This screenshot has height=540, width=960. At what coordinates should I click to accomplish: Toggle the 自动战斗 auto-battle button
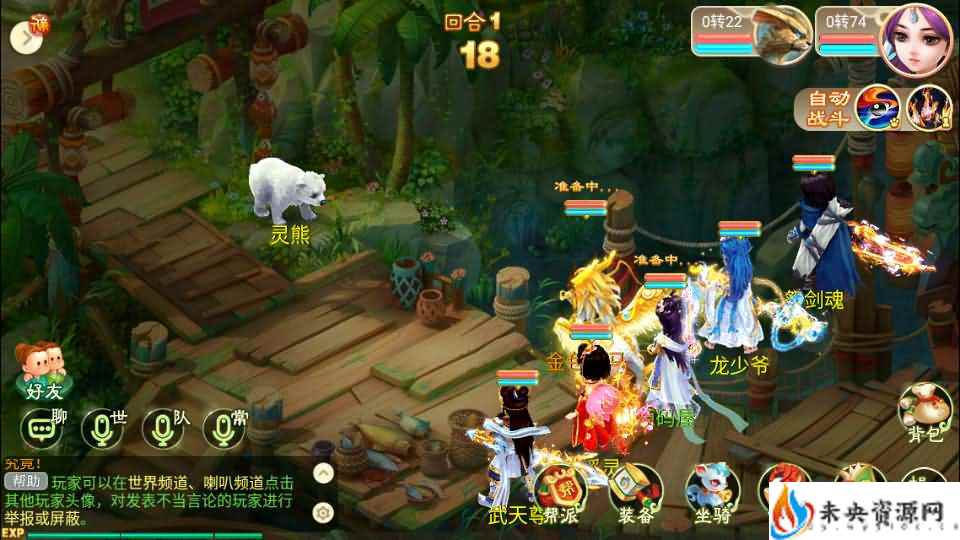pos(829,109)
